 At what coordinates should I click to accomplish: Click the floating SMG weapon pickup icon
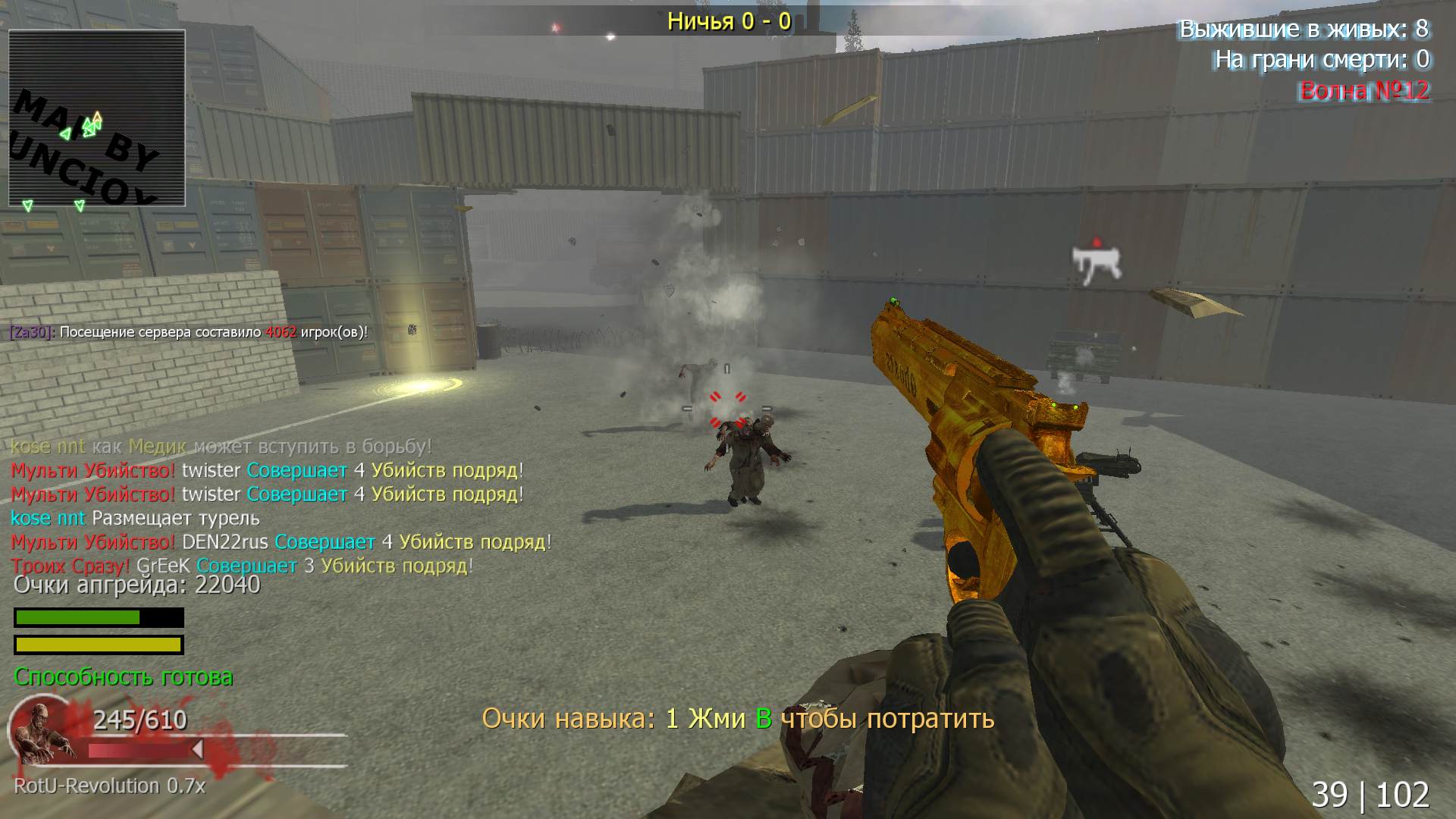point(1097,262)
